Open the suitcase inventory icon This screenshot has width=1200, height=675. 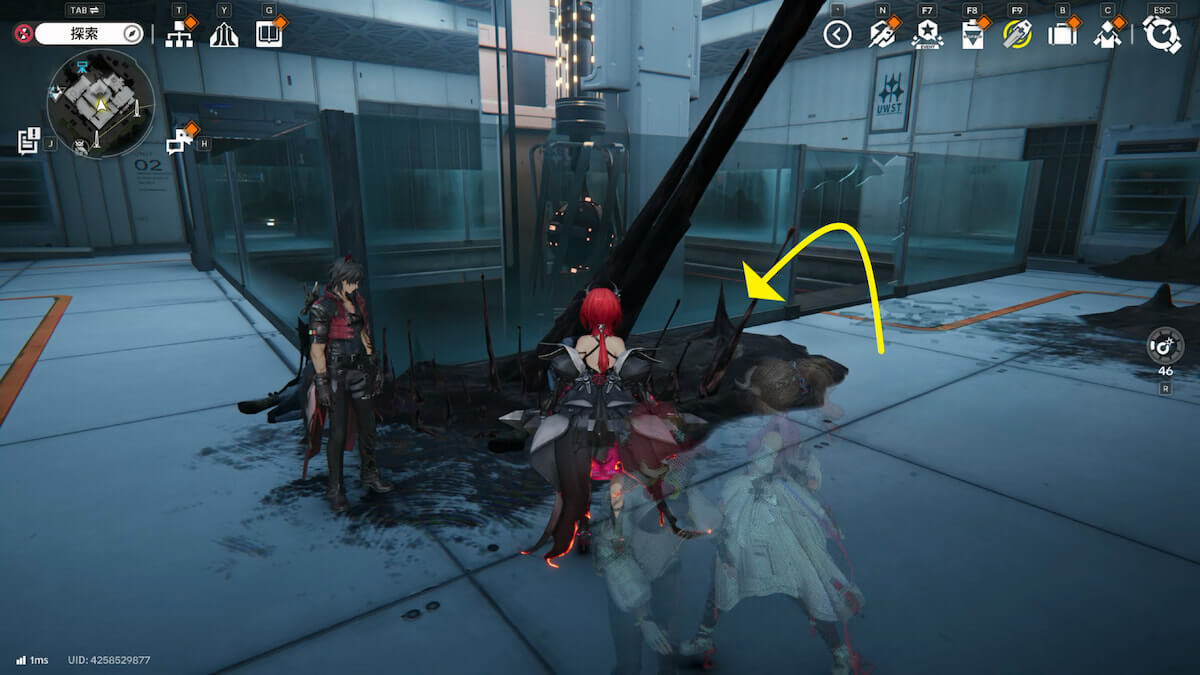point(1061,34)
